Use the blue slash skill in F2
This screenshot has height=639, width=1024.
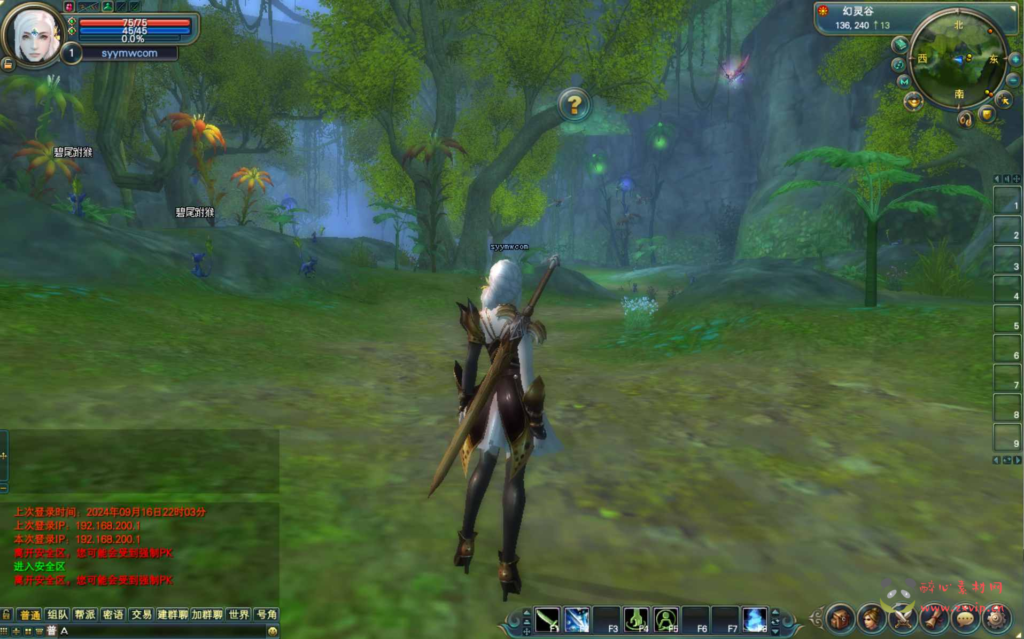[x=577, y=619]
